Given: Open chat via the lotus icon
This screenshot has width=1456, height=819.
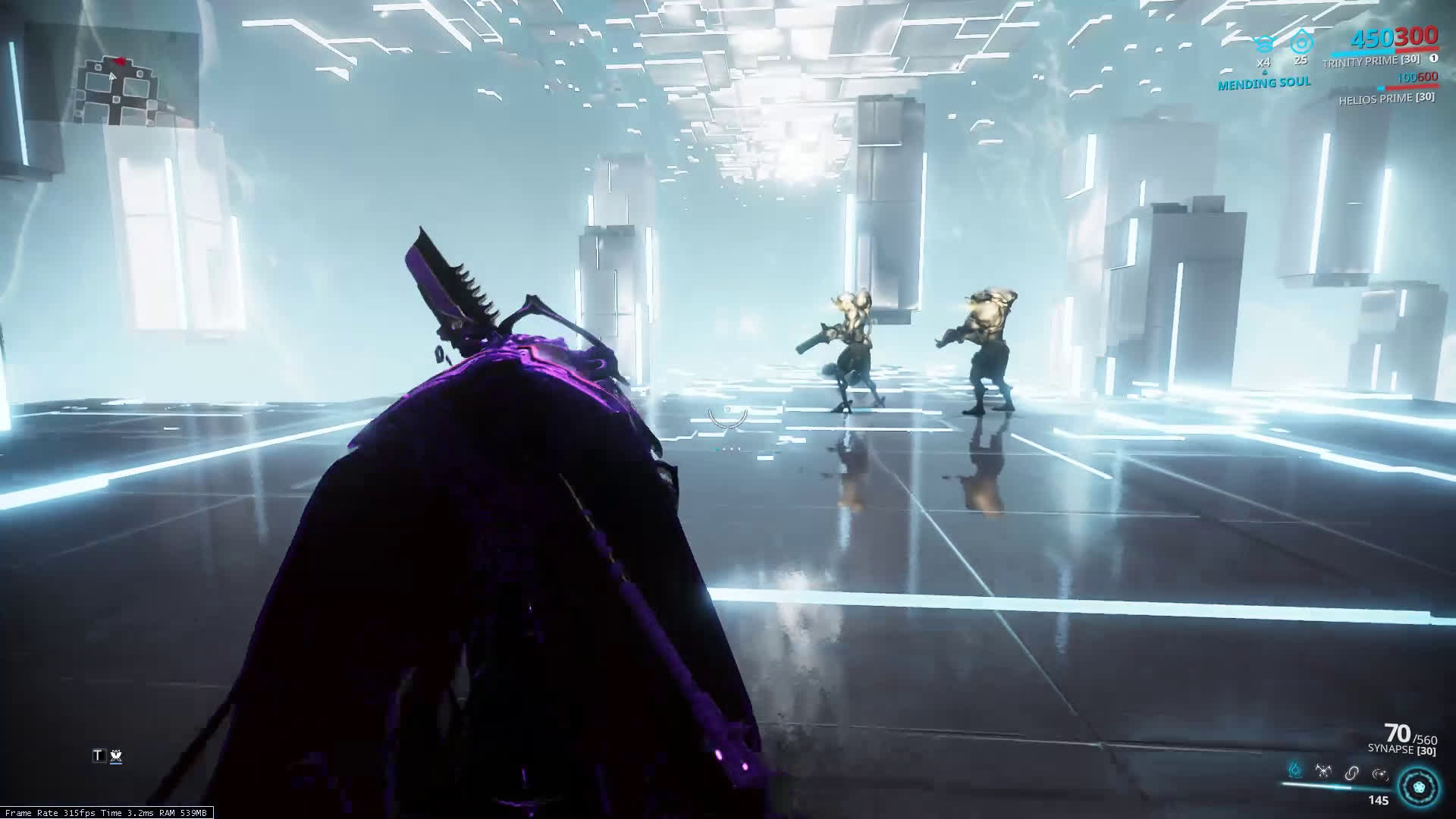Looking at the screenshot, I should [116, 755].
